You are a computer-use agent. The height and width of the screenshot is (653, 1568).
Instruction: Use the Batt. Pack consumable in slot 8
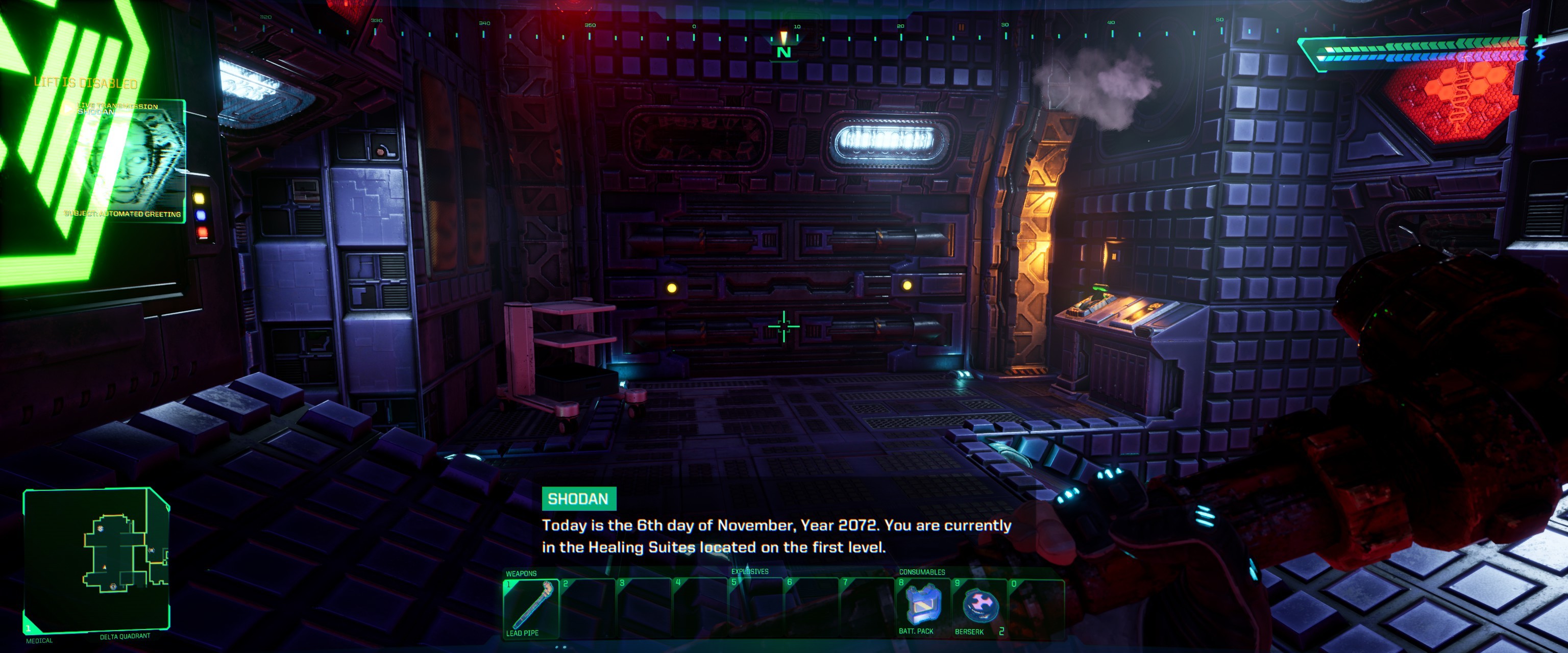click(x=923, y=609)
